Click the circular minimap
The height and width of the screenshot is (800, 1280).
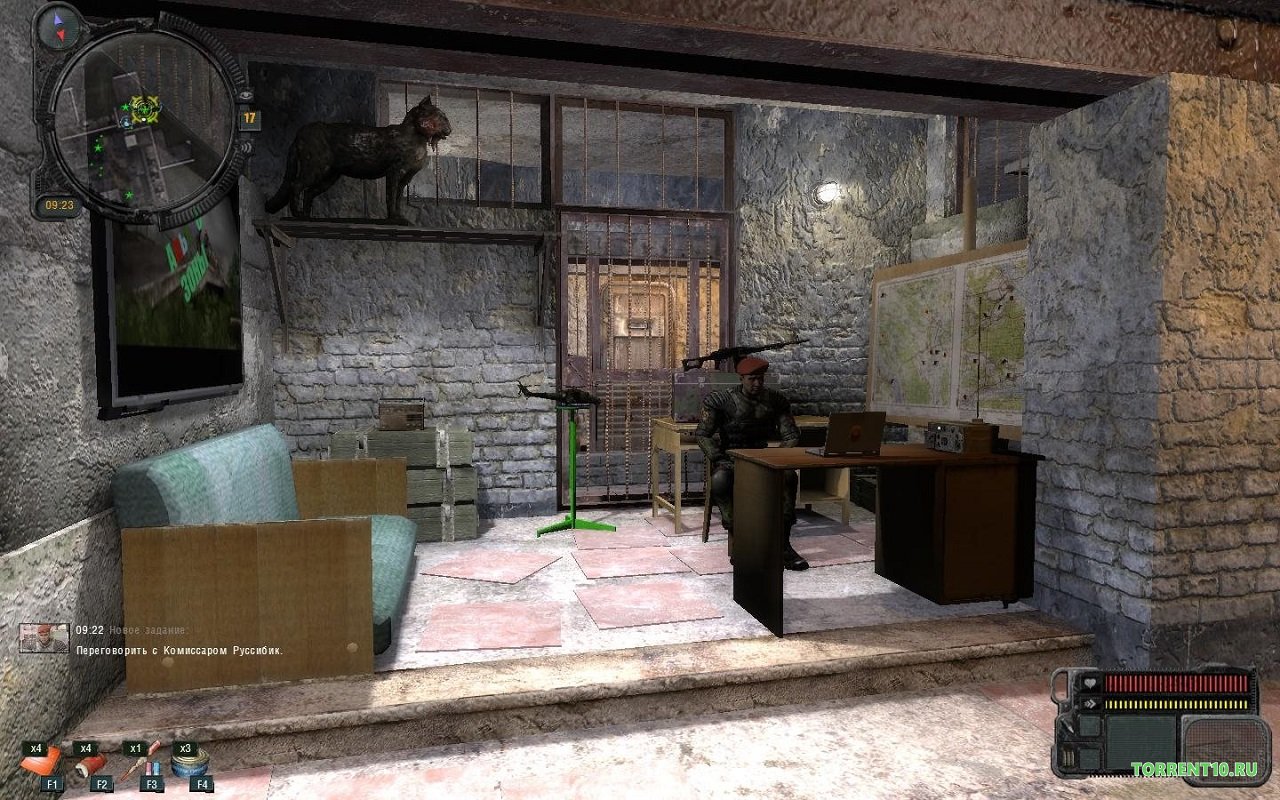pos(141,118)
